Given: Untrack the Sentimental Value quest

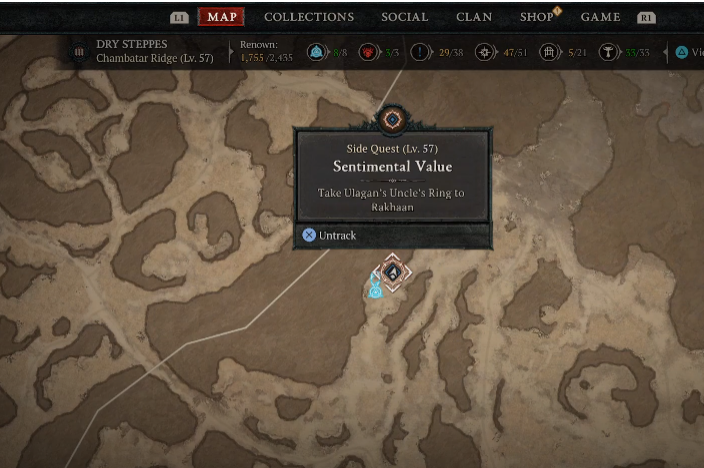Looking at the screenshot, I should (330, 235).
